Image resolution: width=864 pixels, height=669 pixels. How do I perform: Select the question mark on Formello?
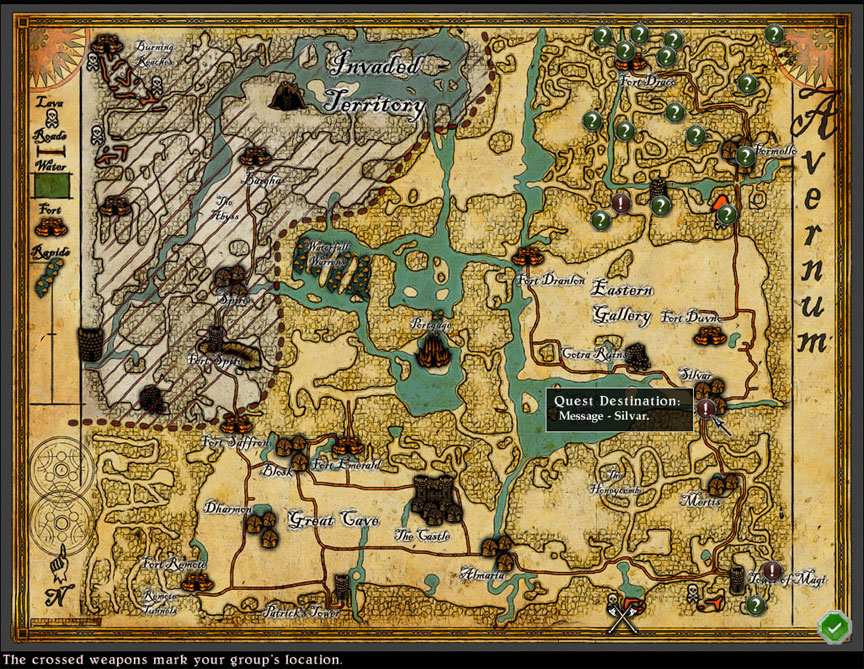tap(745, 156)
